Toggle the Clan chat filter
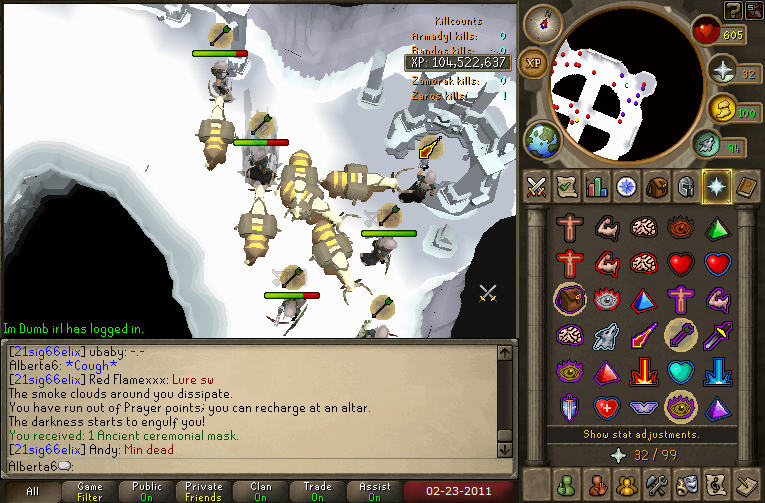 pos(261,492)
